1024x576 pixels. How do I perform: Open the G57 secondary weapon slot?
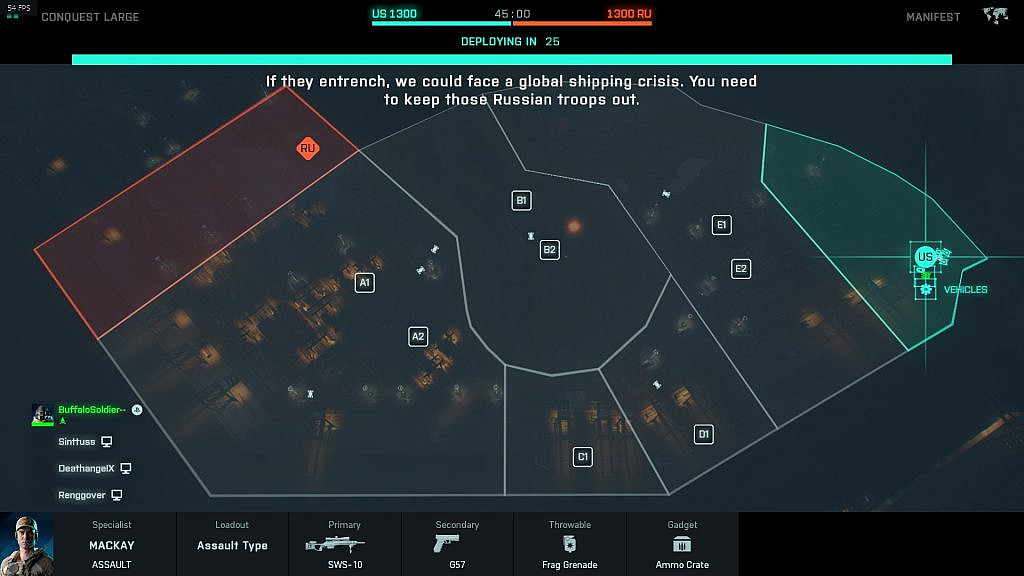[457, 544]
